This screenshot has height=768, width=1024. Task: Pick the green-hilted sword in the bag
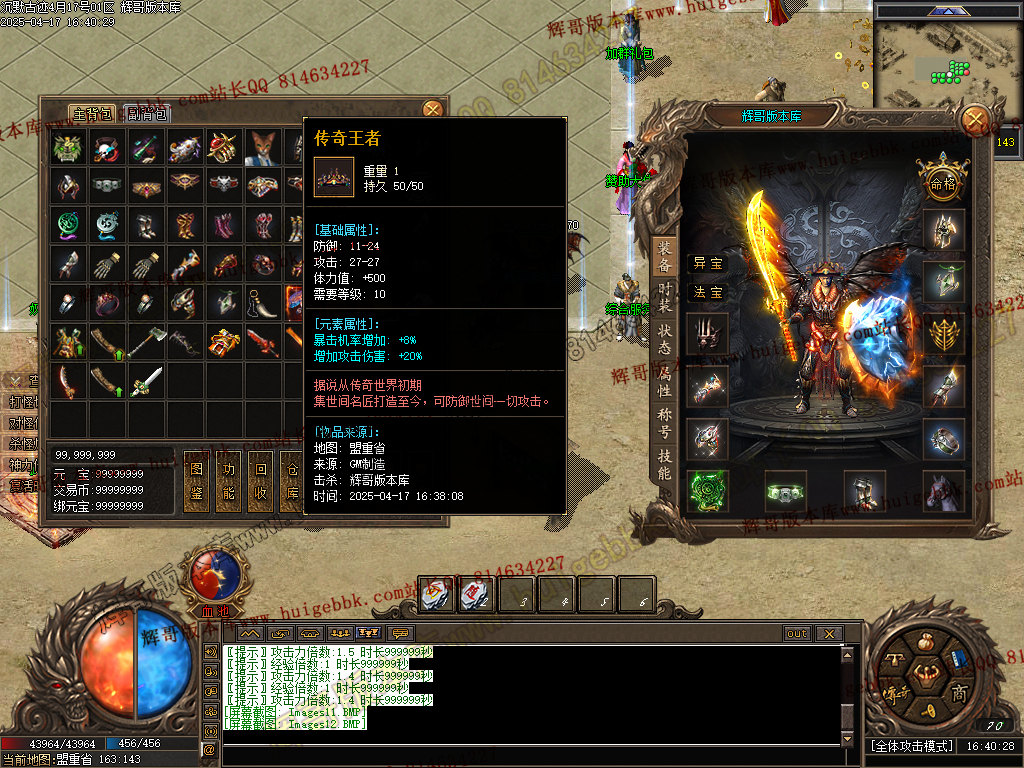tap(146, 380)
